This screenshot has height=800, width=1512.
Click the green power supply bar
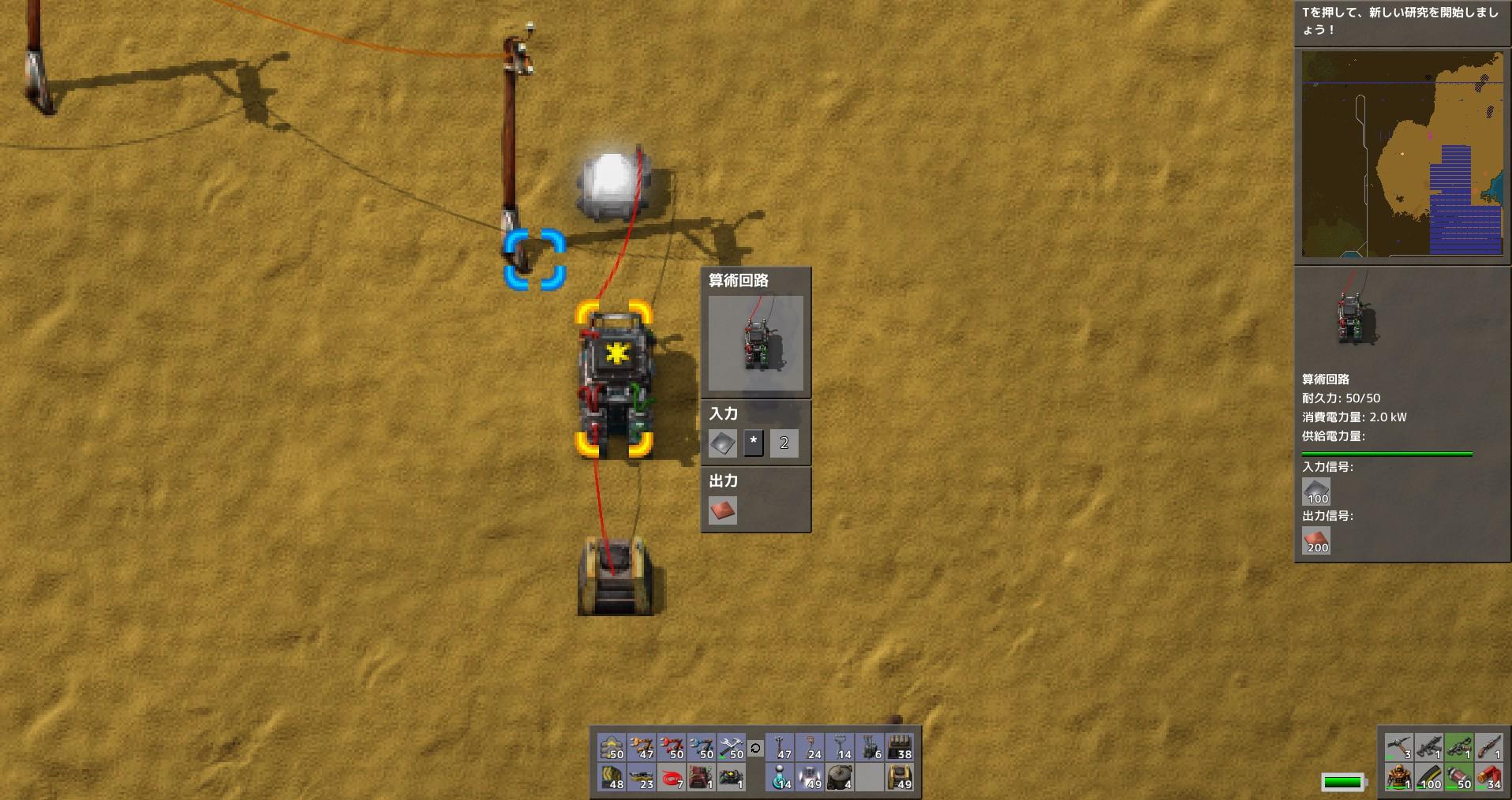point(1387,454)
